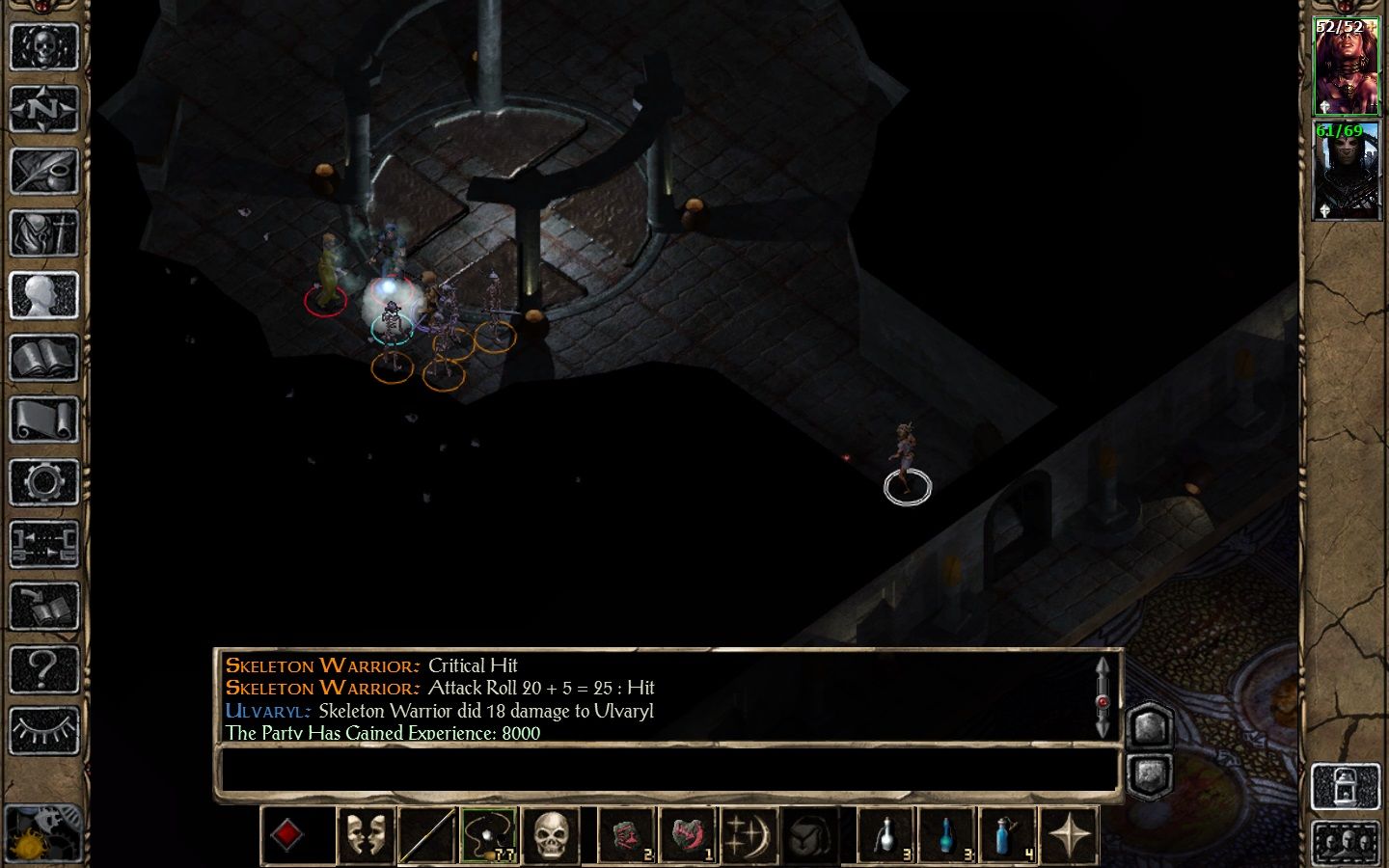Toggle the lantern party AI button
Image resolution: width=1389 pixels, height=868 pixels.
coord(1346,786)
